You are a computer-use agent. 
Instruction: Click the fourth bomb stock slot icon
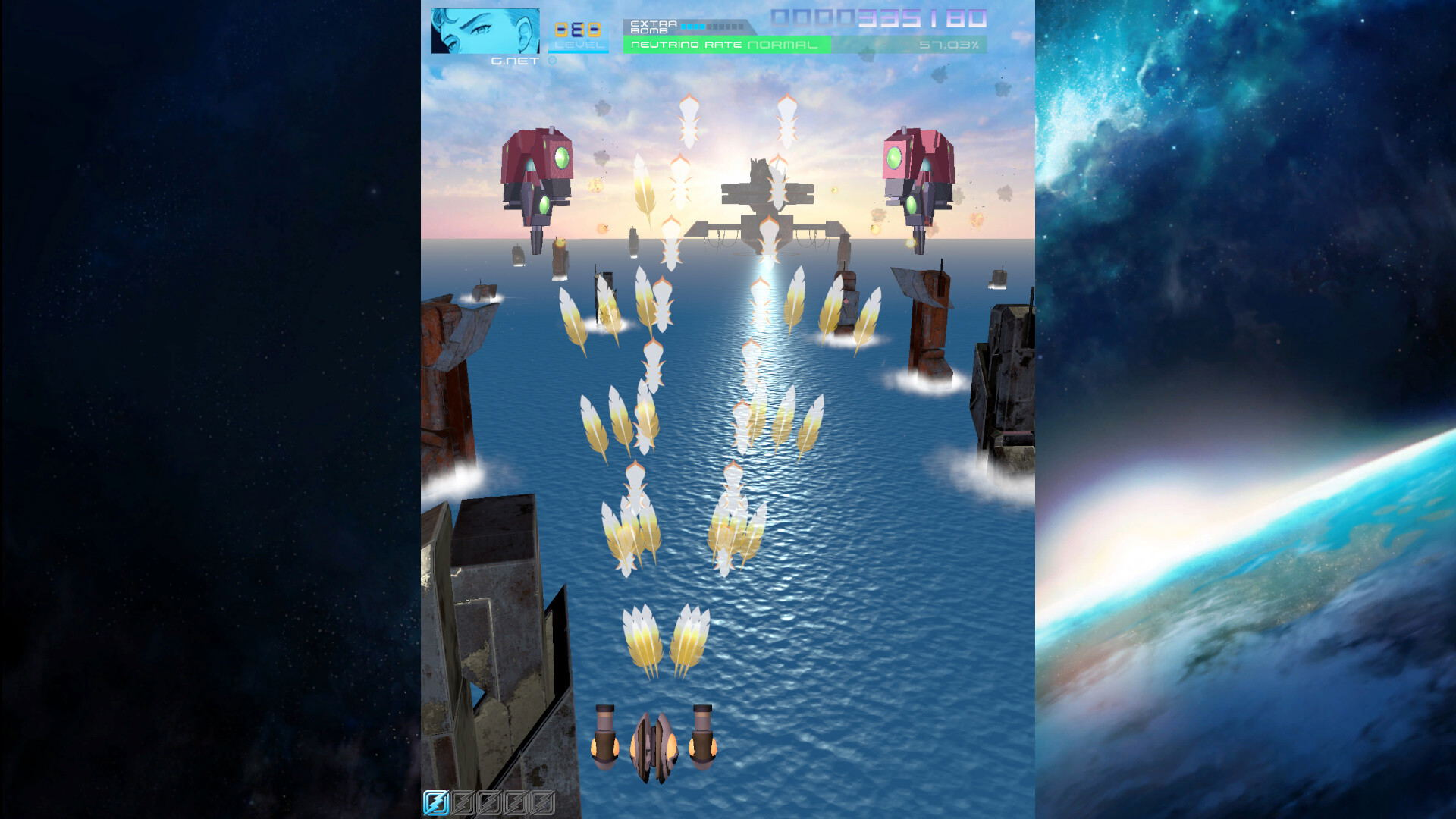pos(517,802)
